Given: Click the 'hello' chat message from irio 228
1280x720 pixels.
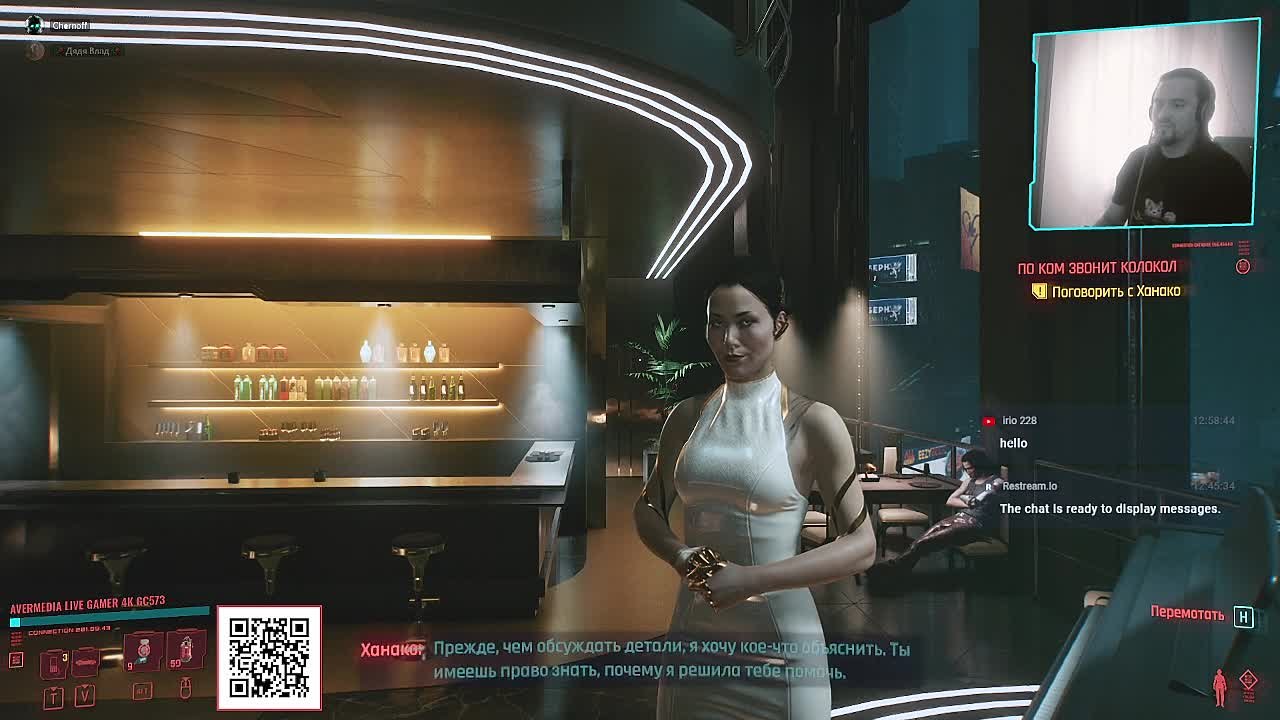Looking at the screenshot, I should [1013, 443].
